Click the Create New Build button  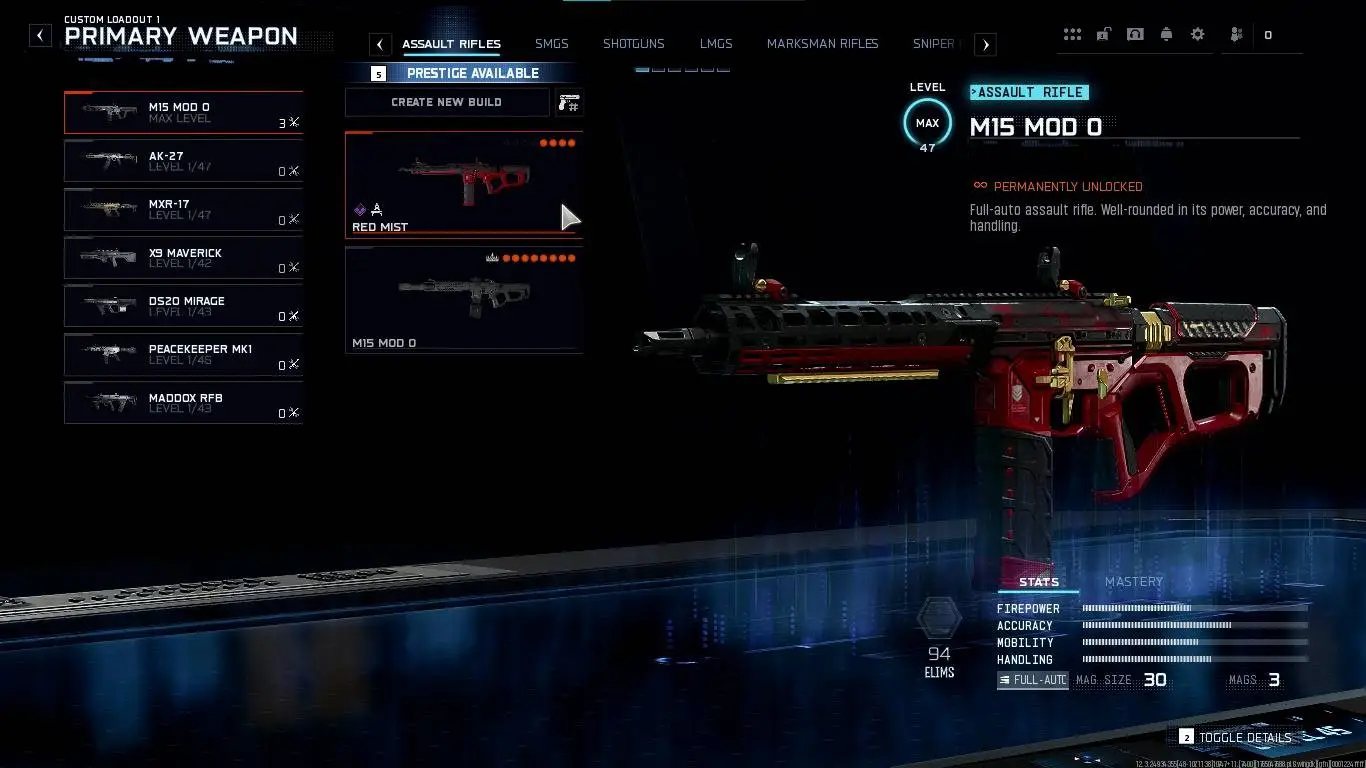point(446,101)
